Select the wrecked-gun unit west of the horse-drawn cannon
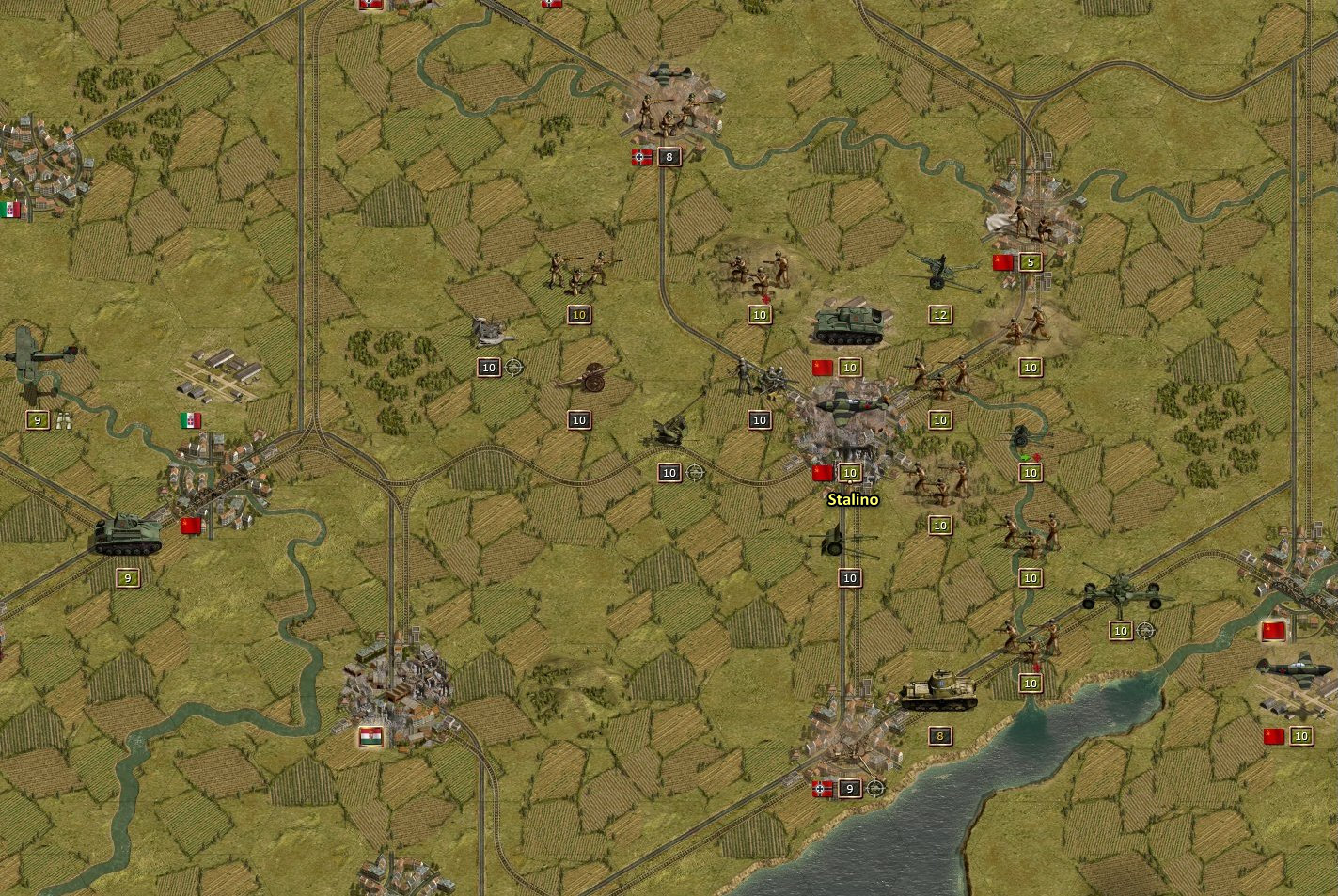This screenshot has width=1338, height=896. click(x=489, y=331)
